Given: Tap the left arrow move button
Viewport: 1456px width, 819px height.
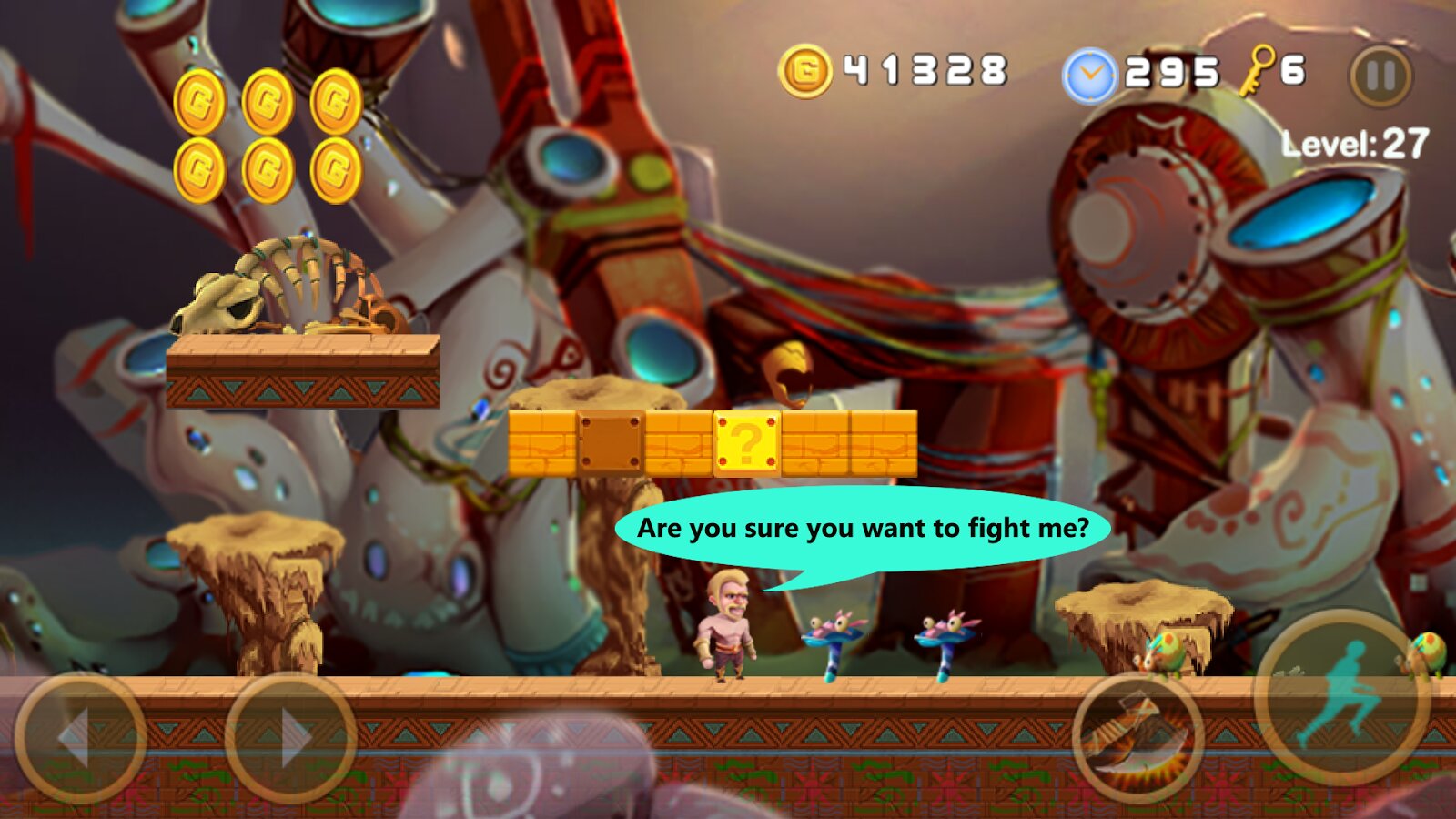Looking at the screenshot, I should coord(80,738).
